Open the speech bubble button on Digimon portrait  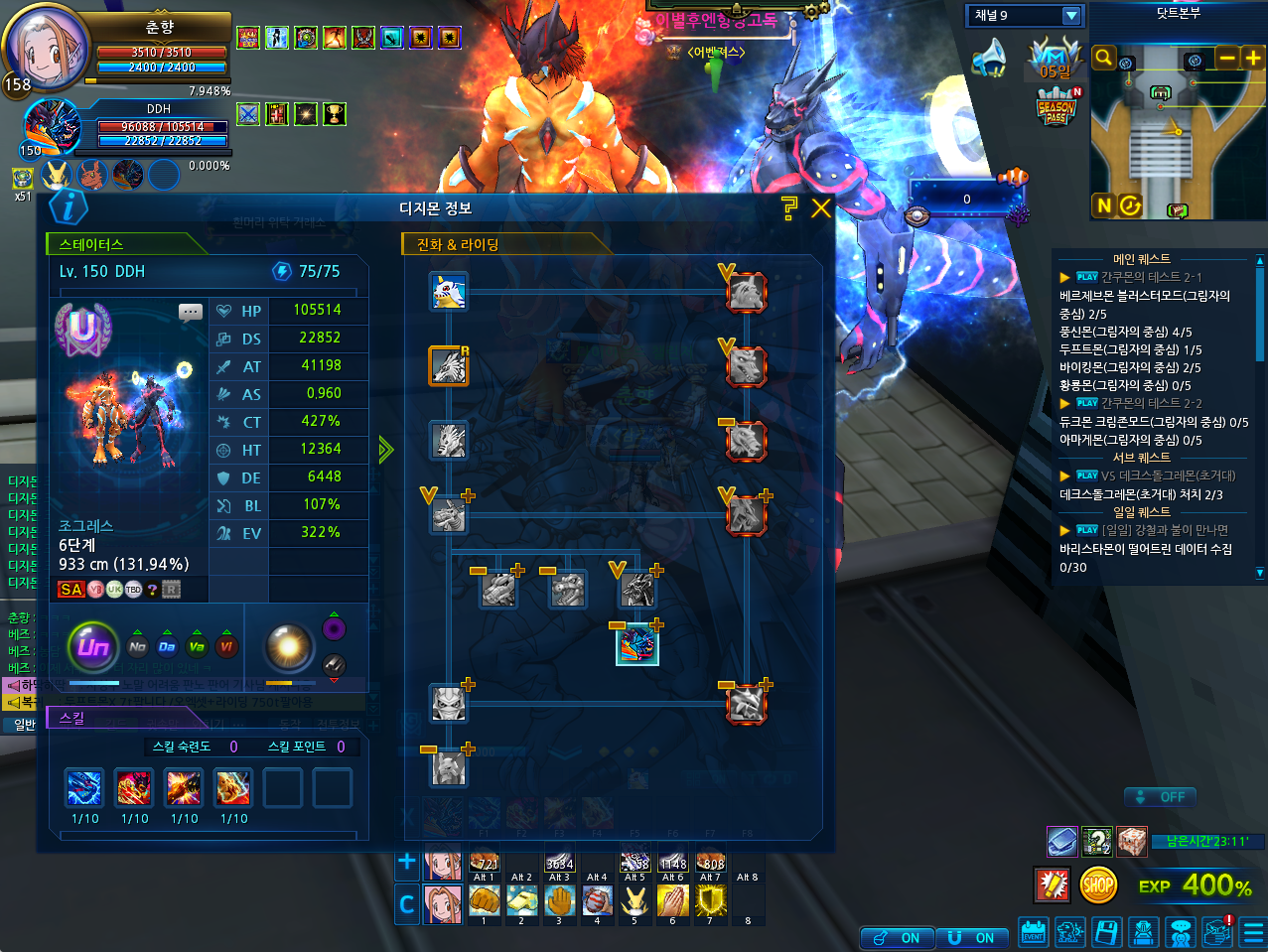[191, 313]
